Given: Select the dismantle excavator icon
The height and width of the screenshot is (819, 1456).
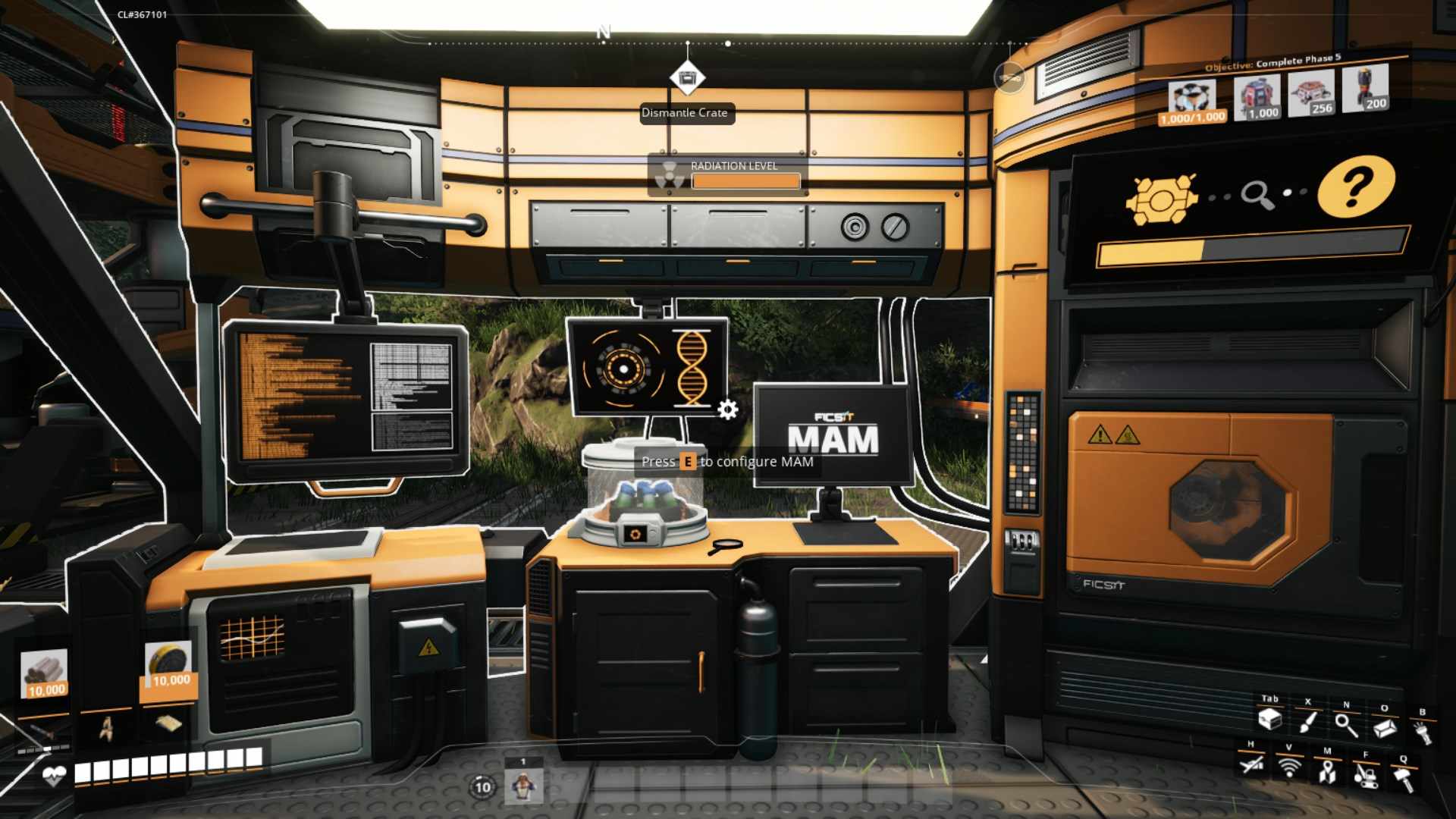Looking at the screenshot, I should point(1367,777).
